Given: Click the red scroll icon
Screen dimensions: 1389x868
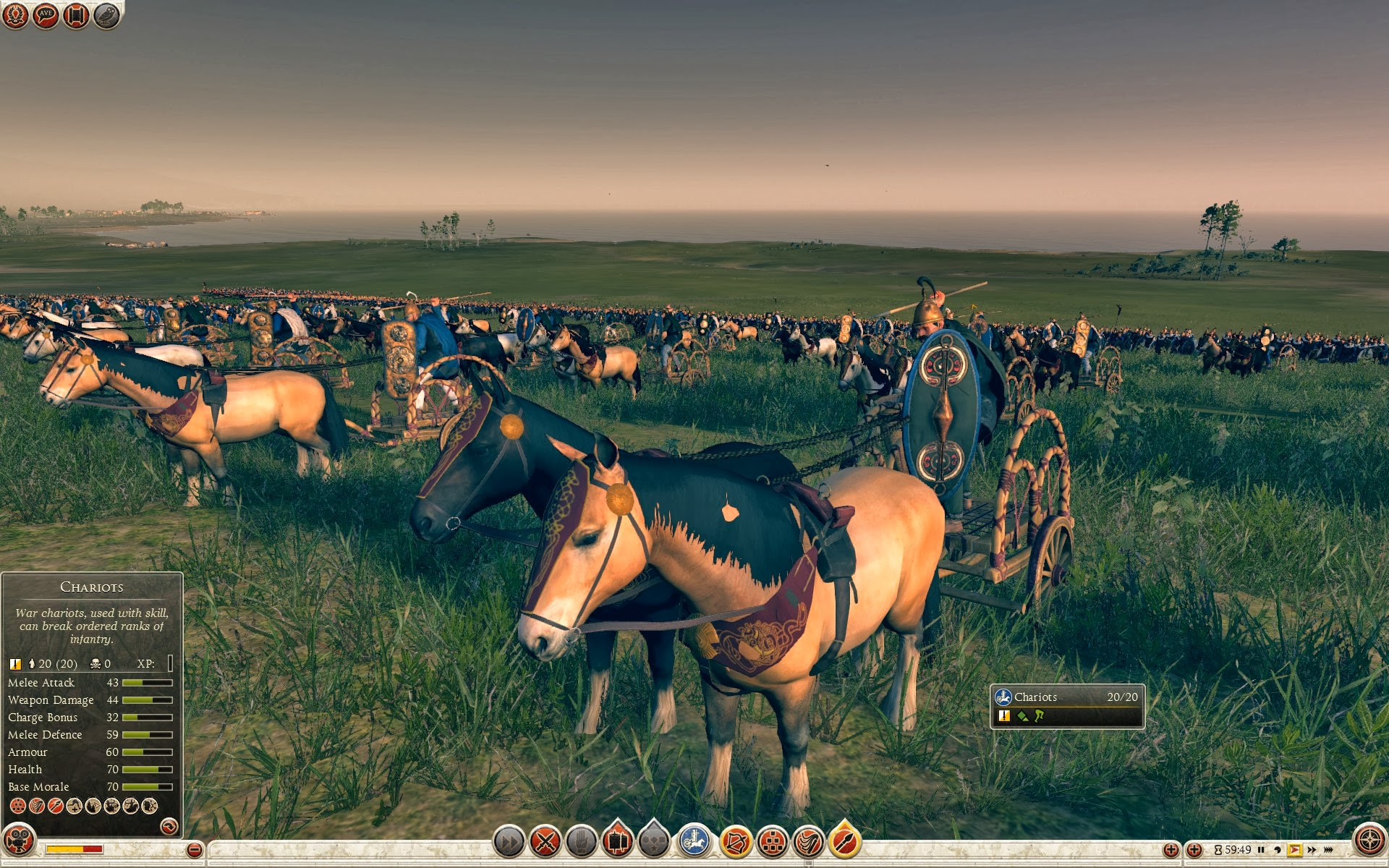Looking at the screenshot, I should (76, 15).
